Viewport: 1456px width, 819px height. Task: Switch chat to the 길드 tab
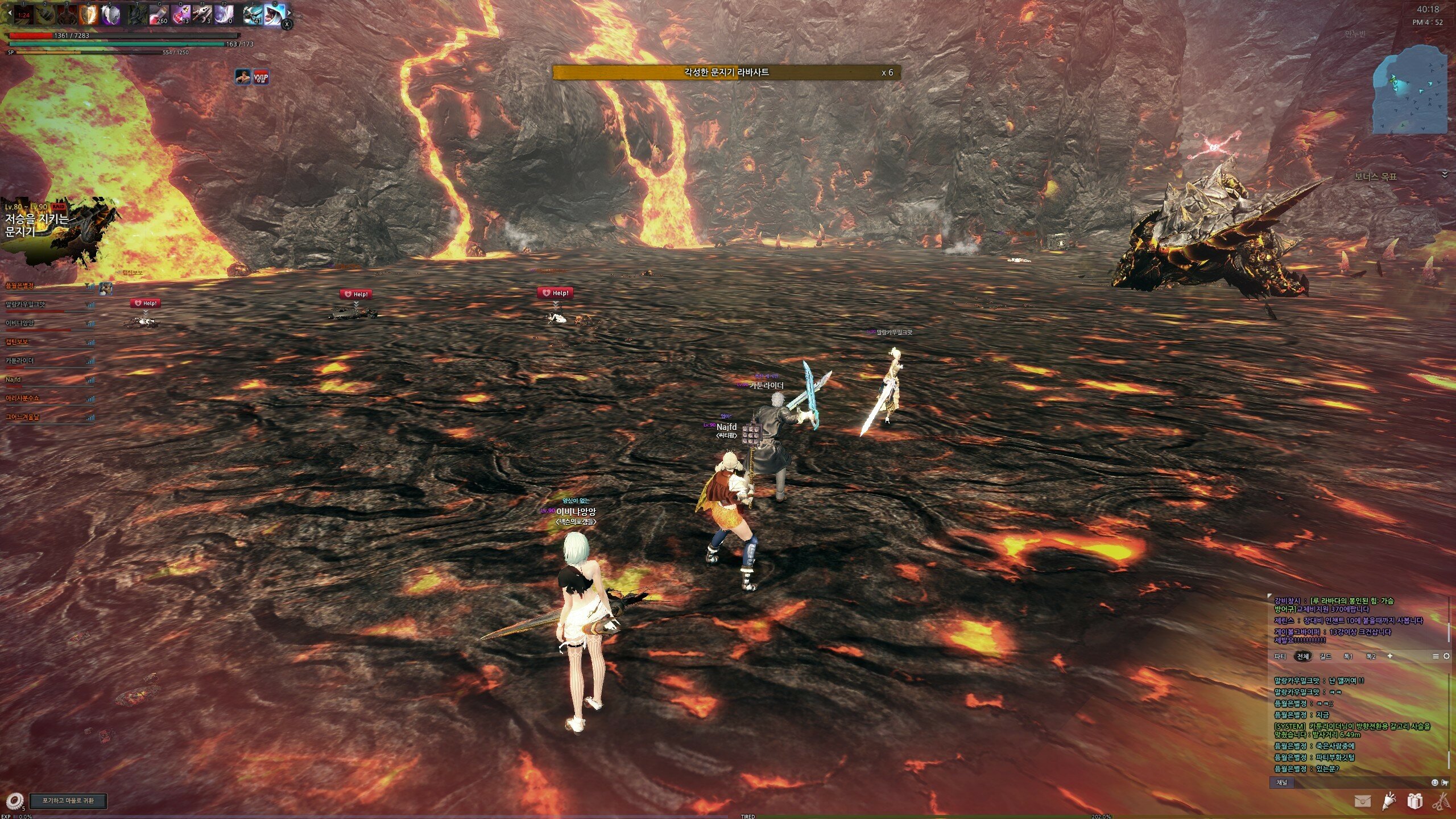[x=1326, y=656]
